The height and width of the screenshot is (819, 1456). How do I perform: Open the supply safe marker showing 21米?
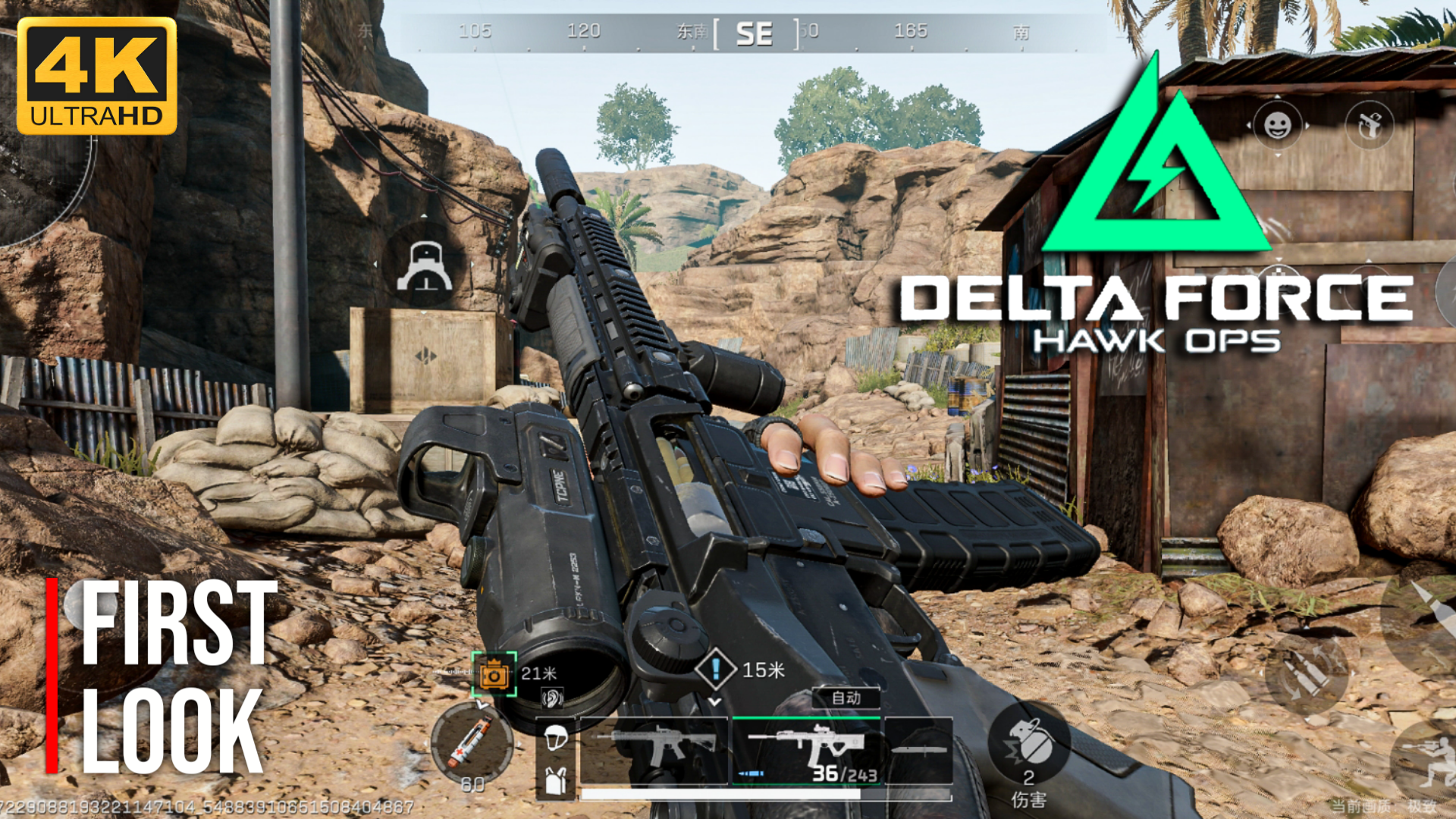pyautogui.click(x=493, y=673)
